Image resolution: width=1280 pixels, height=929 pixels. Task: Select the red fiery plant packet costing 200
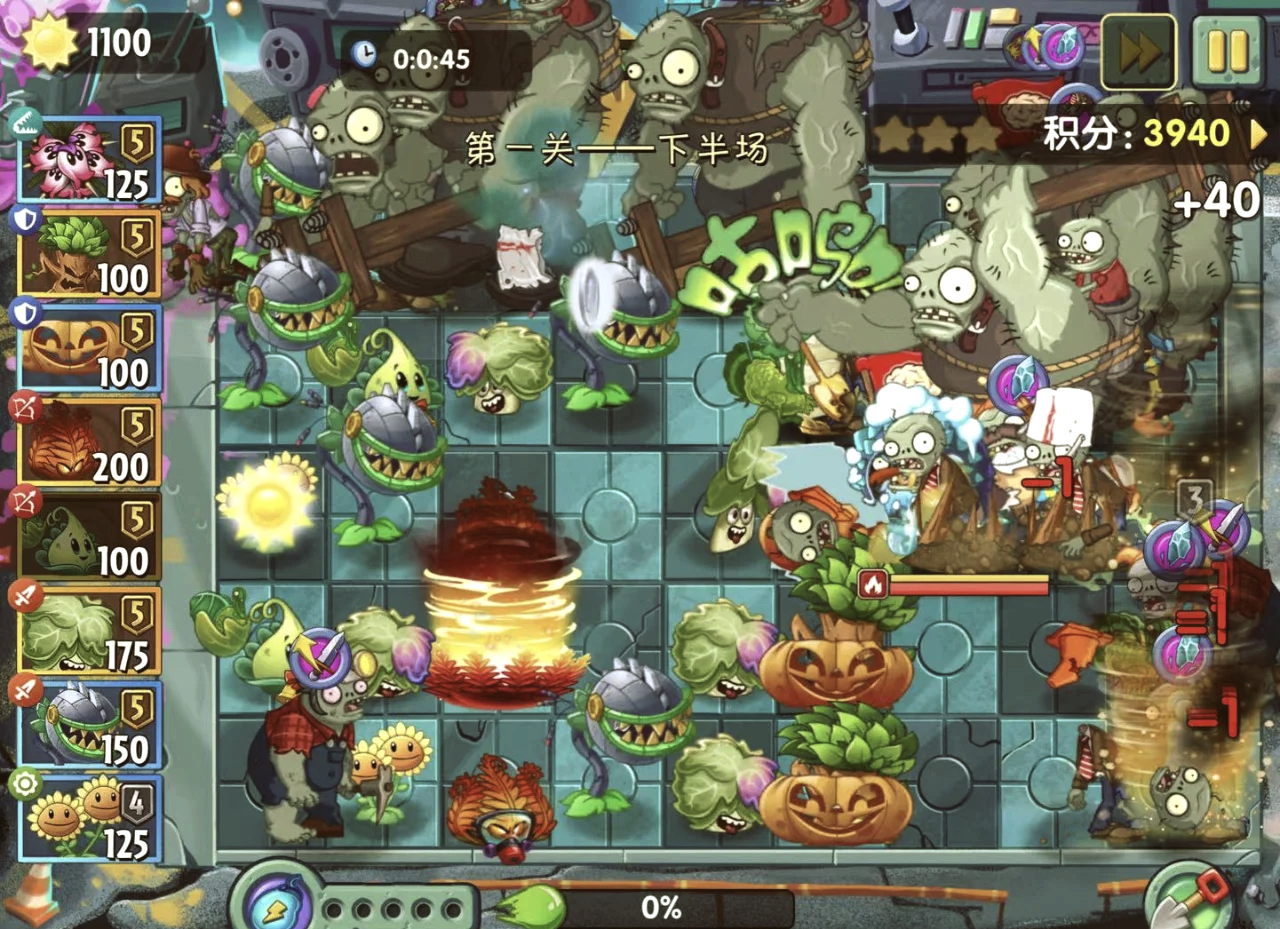[x=90, y=442]
